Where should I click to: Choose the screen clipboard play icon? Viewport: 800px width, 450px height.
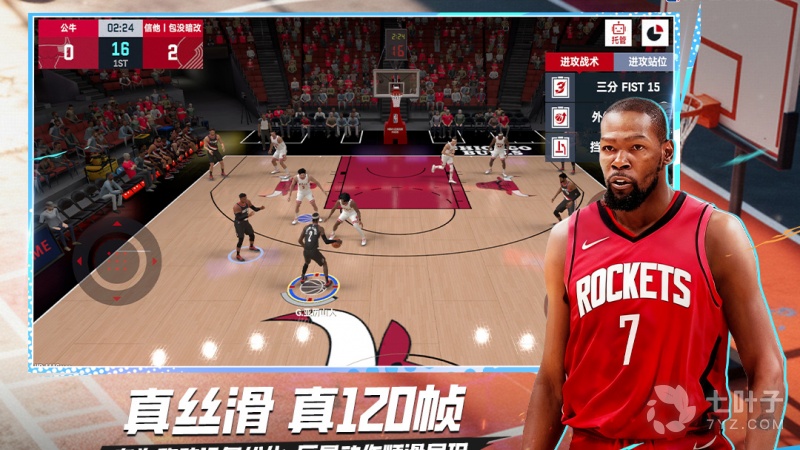coord(561,147)
